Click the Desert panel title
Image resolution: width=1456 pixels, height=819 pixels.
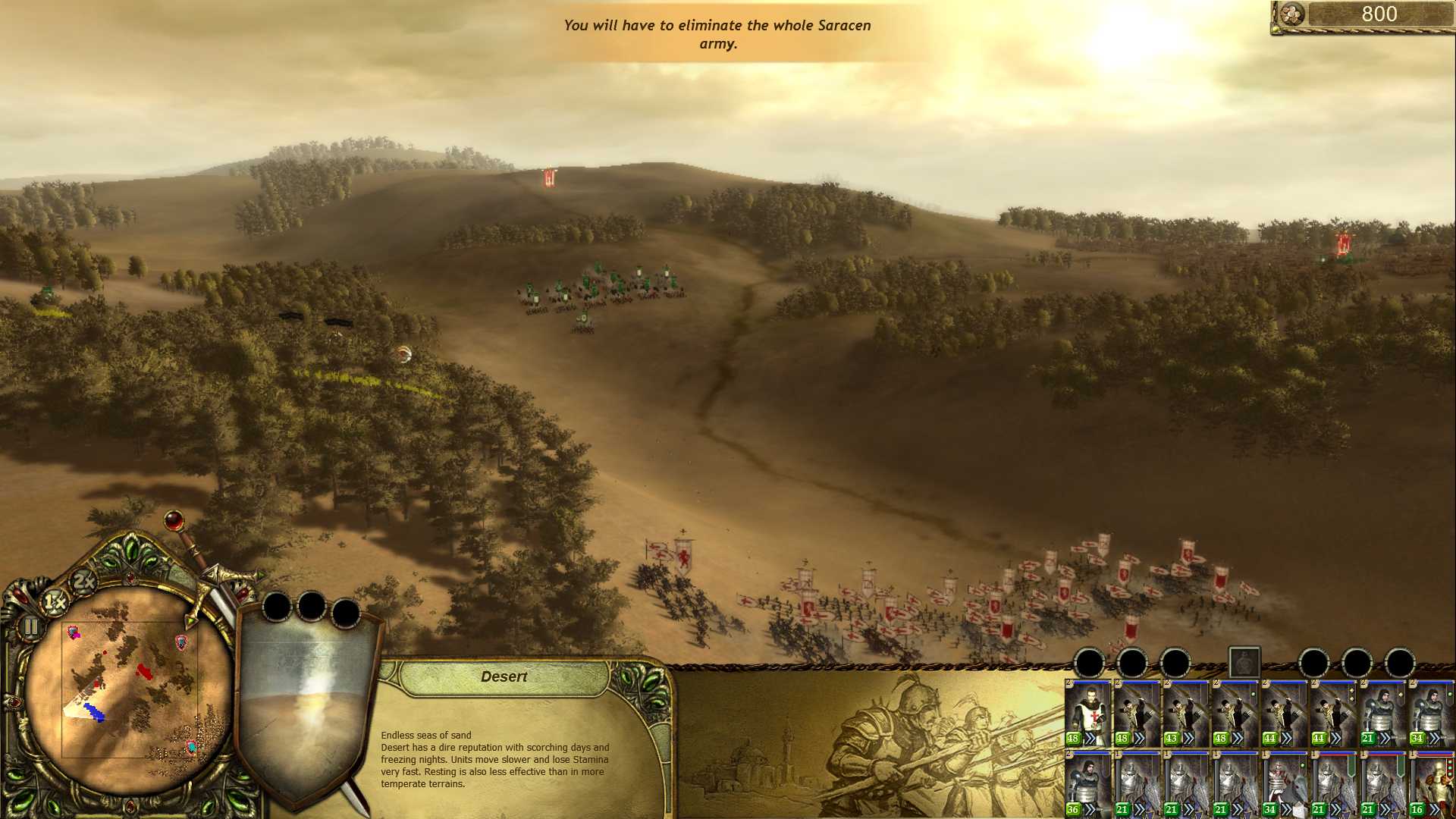pos(505,676)
